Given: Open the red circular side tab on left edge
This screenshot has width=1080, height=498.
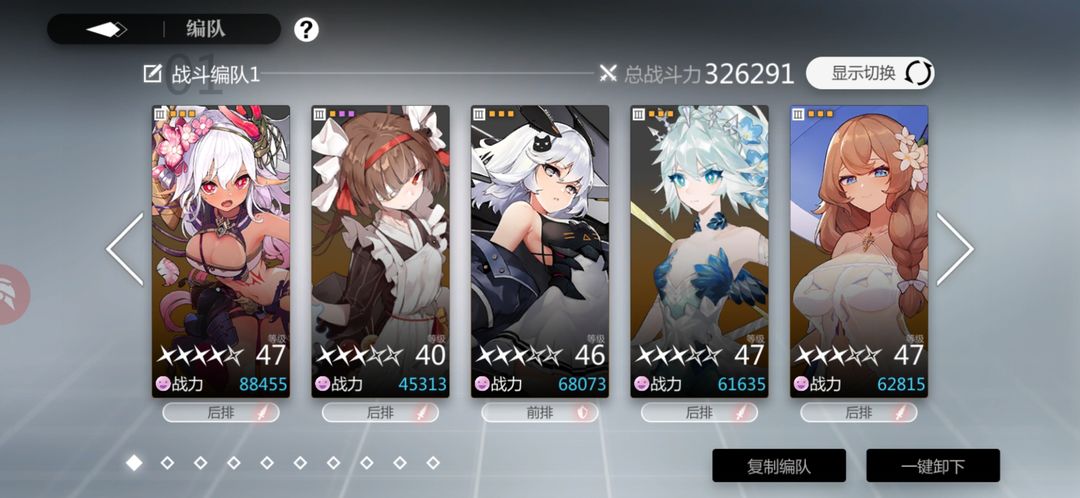Looking at the screenshot, I should pyautogui.click(x=12, y=295).
